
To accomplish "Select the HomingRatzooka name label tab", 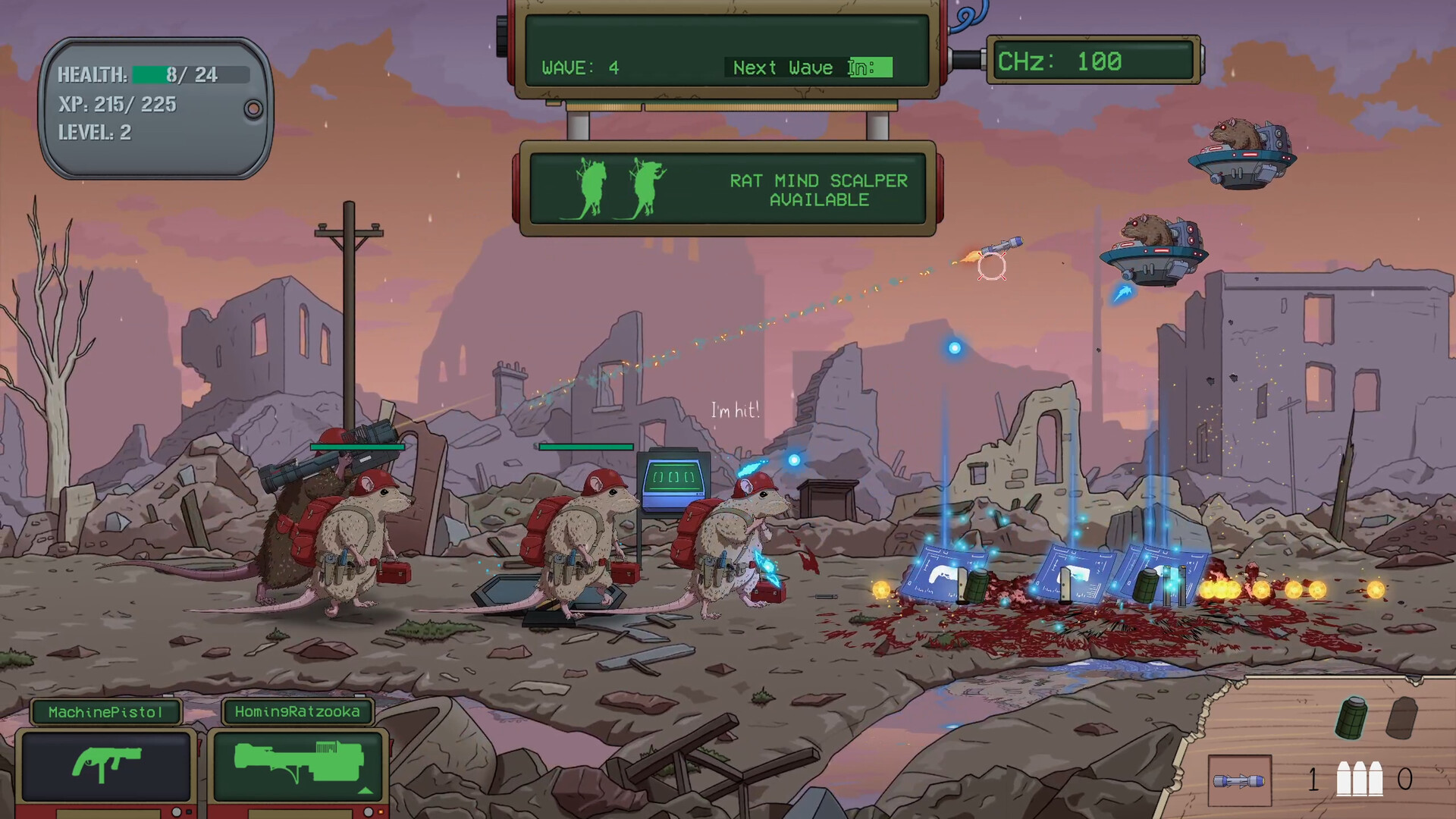I will pyautogui.click(x=297, y=710).
